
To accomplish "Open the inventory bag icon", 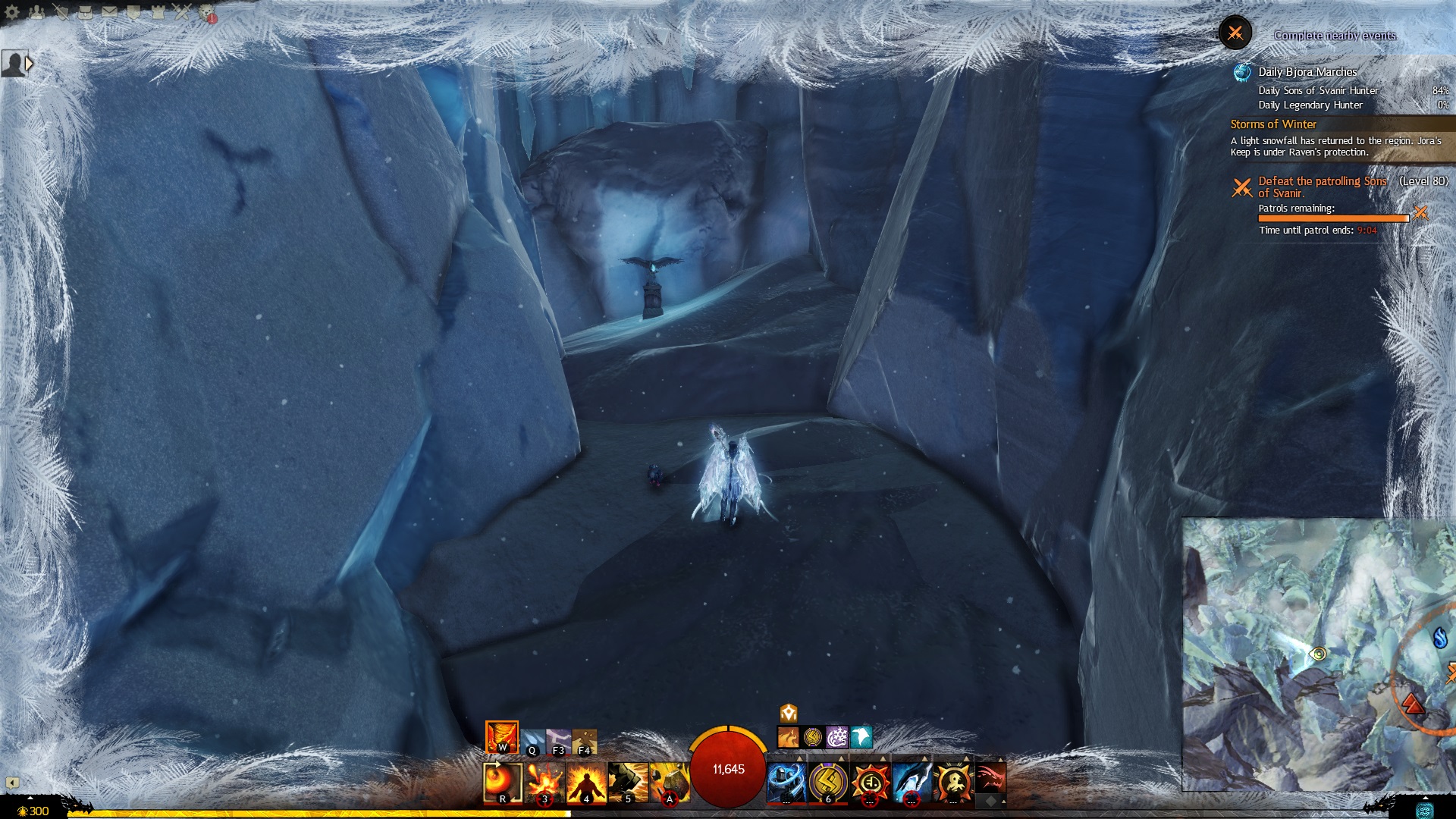I will click(85, 11).
